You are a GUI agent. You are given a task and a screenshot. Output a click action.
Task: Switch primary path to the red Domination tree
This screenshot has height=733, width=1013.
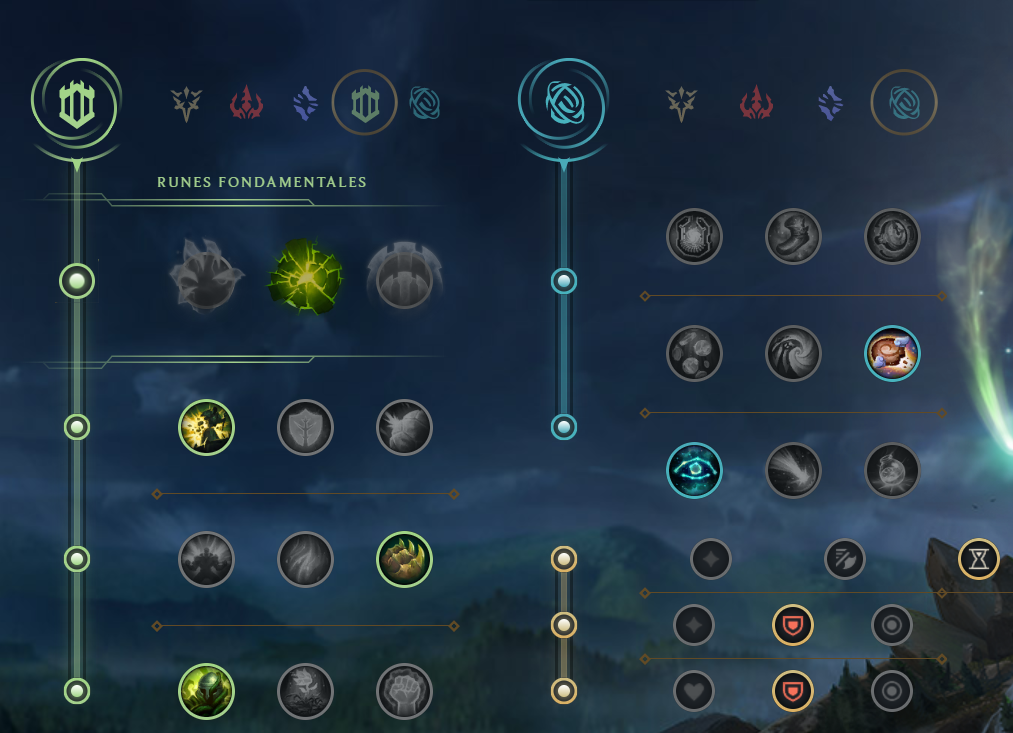(x=246, y=102)
